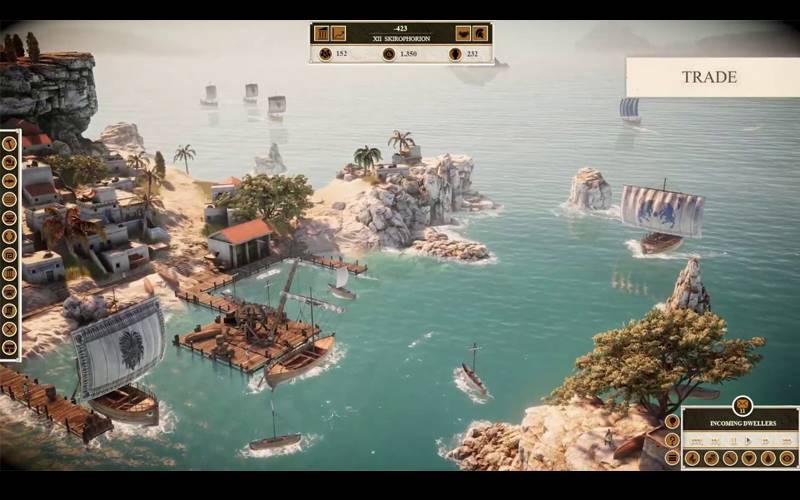
Task: Open the rising chart statistics icon
Action: click(x=339, y=33)
